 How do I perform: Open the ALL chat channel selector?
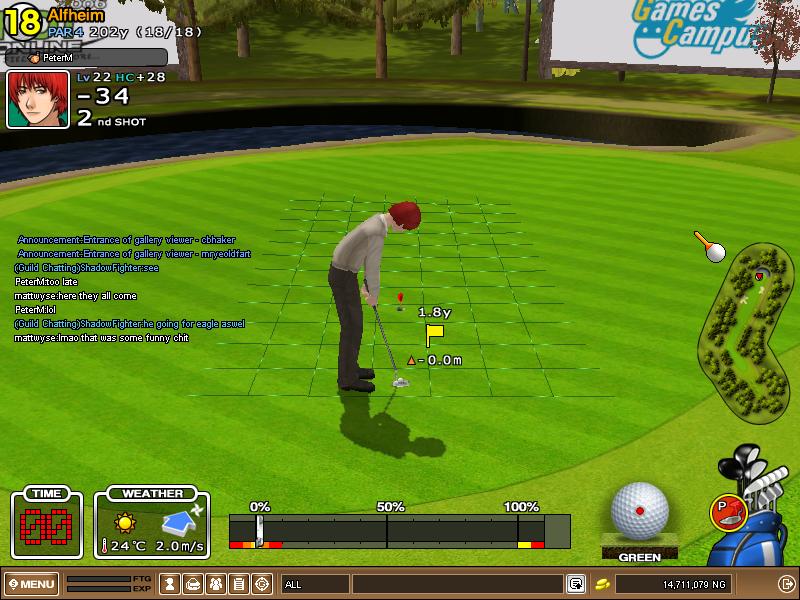click(x=314, y=584)
